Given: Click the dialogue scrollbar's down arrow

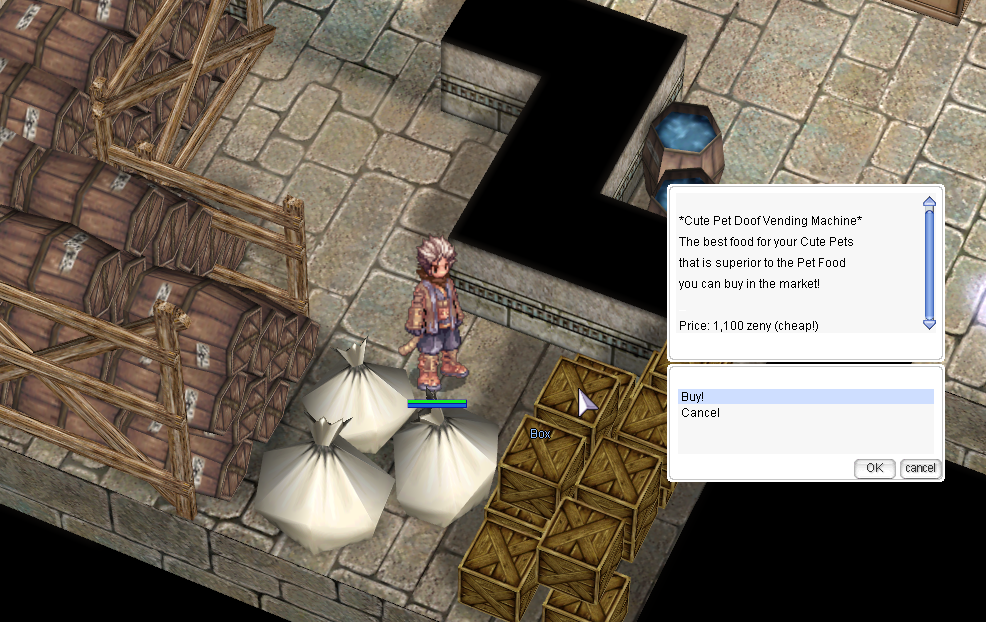Looking at the screenshot, I should pyautogui.click(x=929, y=323).
